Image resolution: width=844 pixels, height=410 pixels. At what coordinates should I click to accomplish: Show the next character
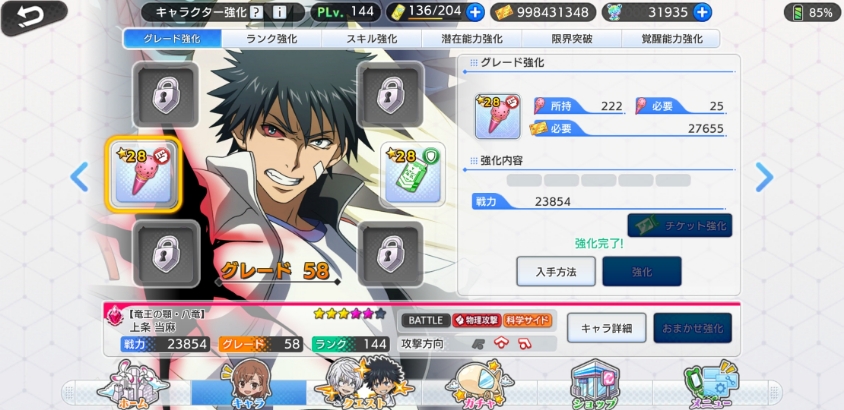(x=764, y=177)
